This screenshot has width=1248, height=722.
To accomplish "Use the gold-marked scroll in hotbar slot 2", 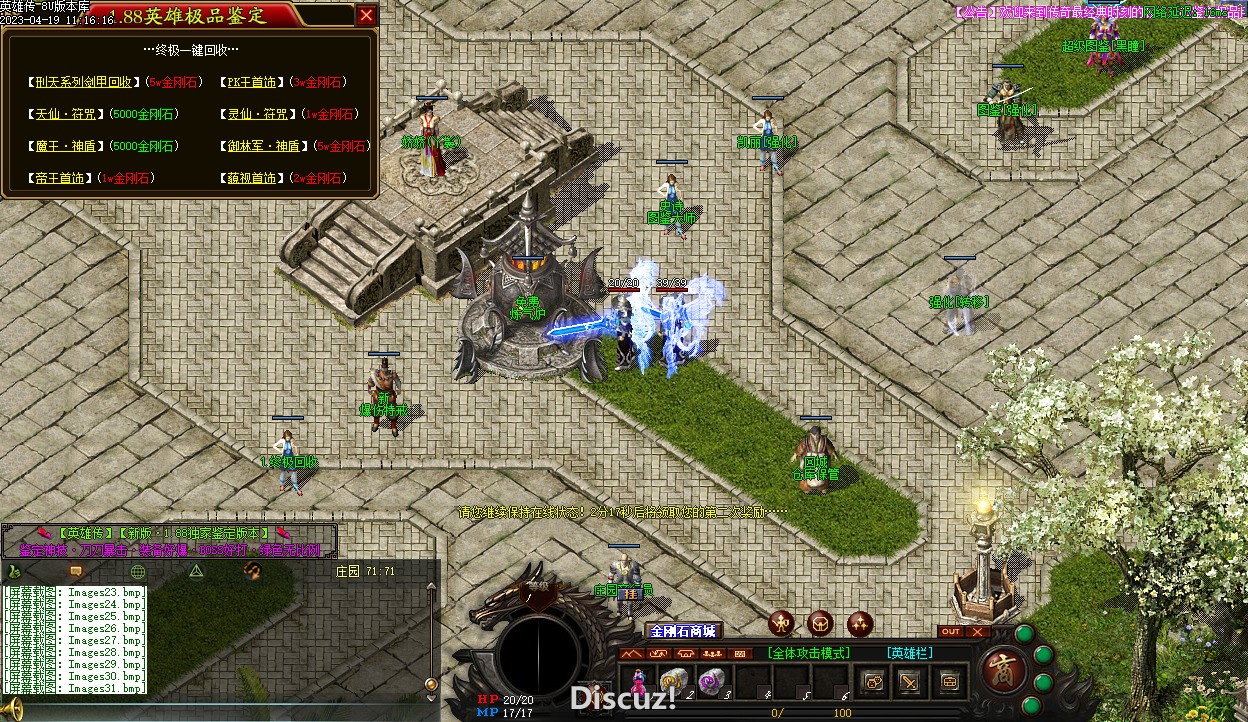I will coord(673,682).
